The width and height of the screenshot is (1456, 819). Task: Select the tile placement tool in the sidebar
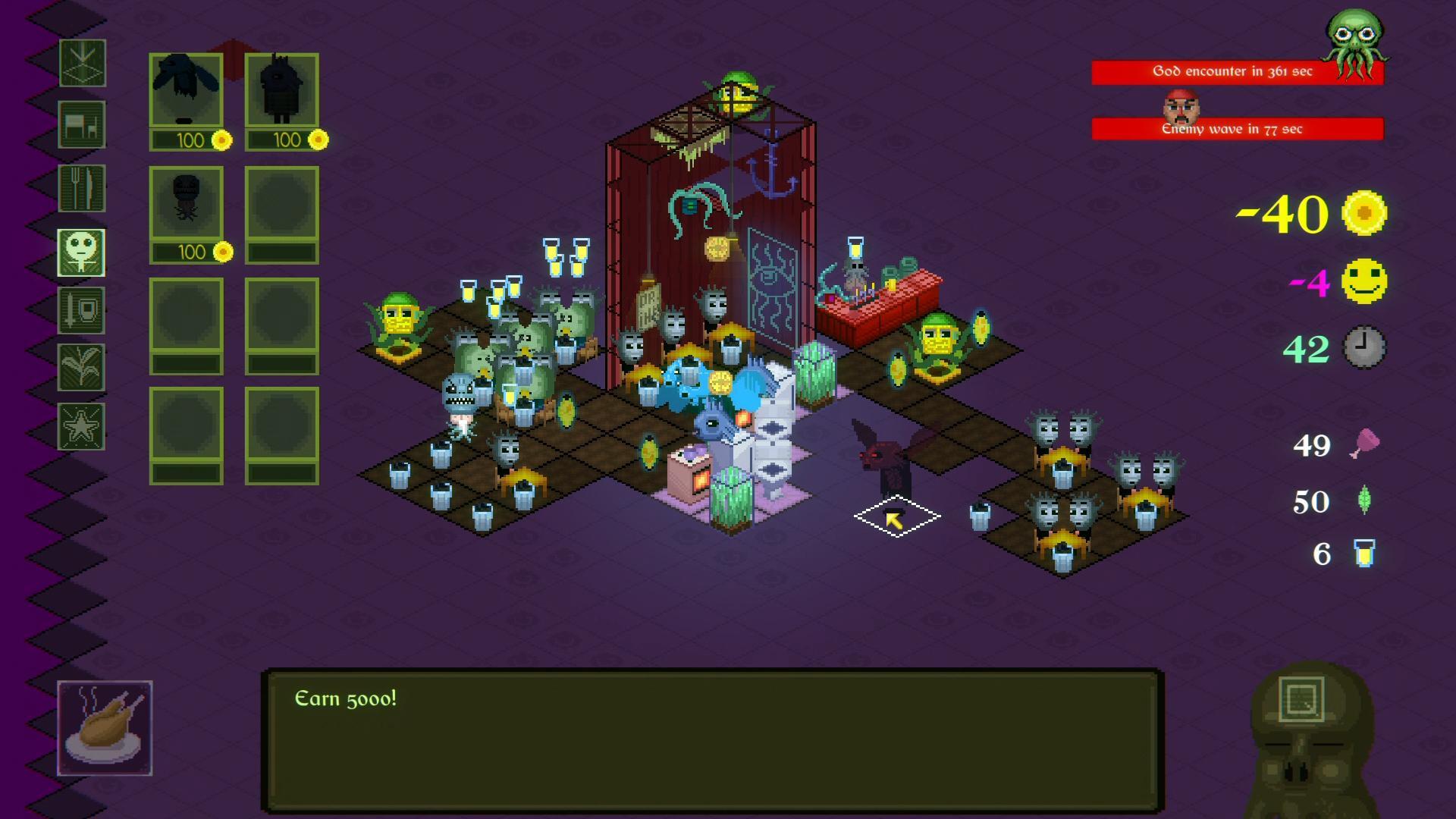(81, 64)
